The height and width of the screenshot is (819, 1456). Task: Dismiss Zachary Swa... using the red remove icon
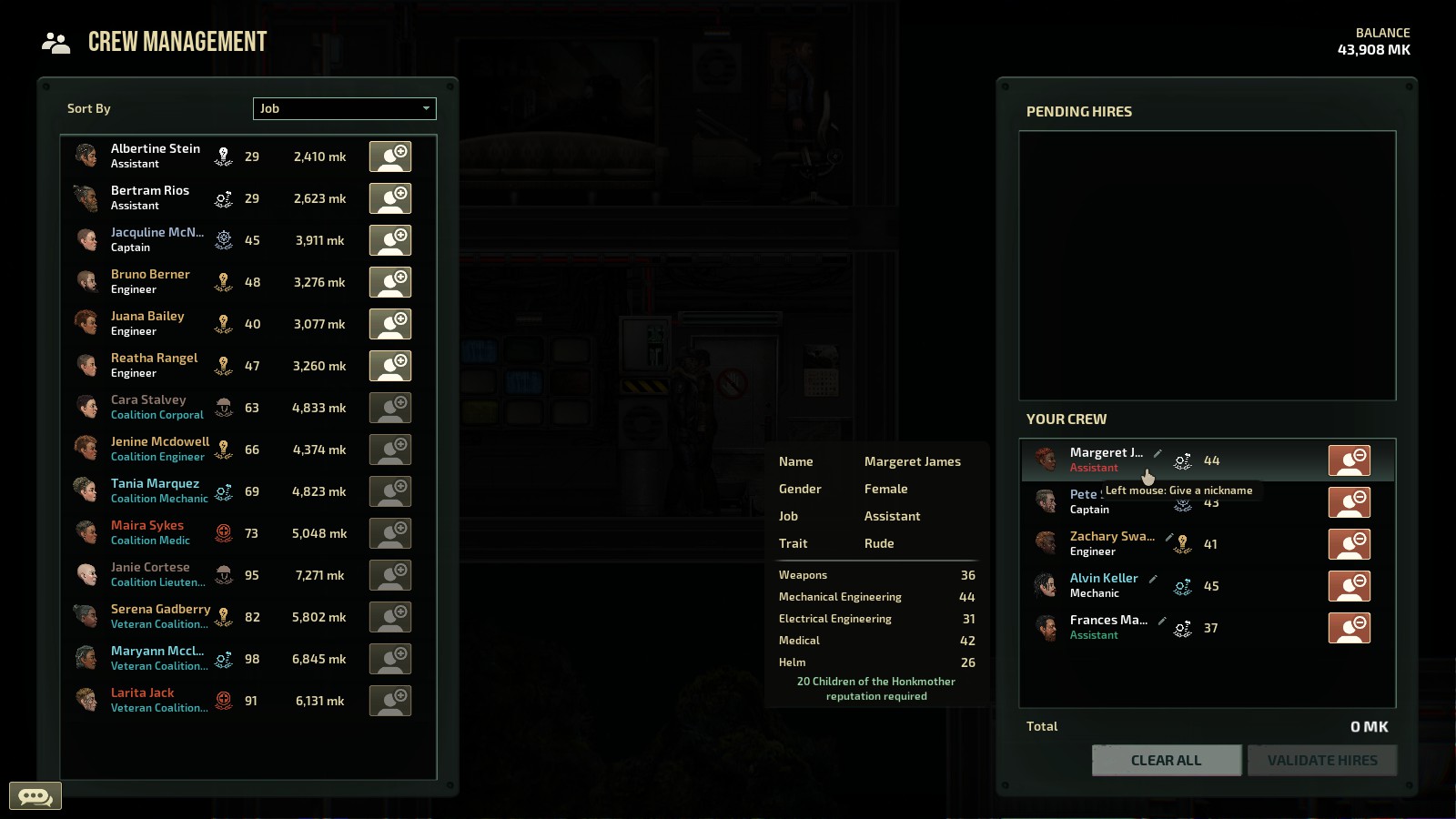(1350, 543)
